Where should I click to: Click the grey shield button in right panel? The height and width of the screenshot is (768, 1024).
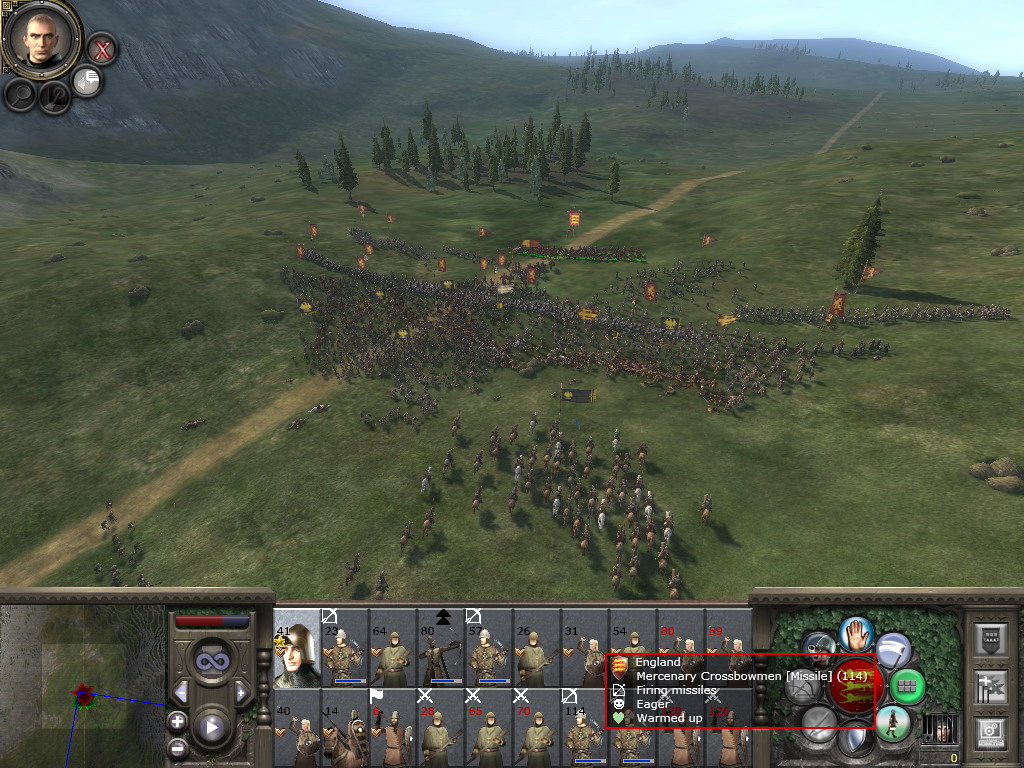(x=990, y=639)
